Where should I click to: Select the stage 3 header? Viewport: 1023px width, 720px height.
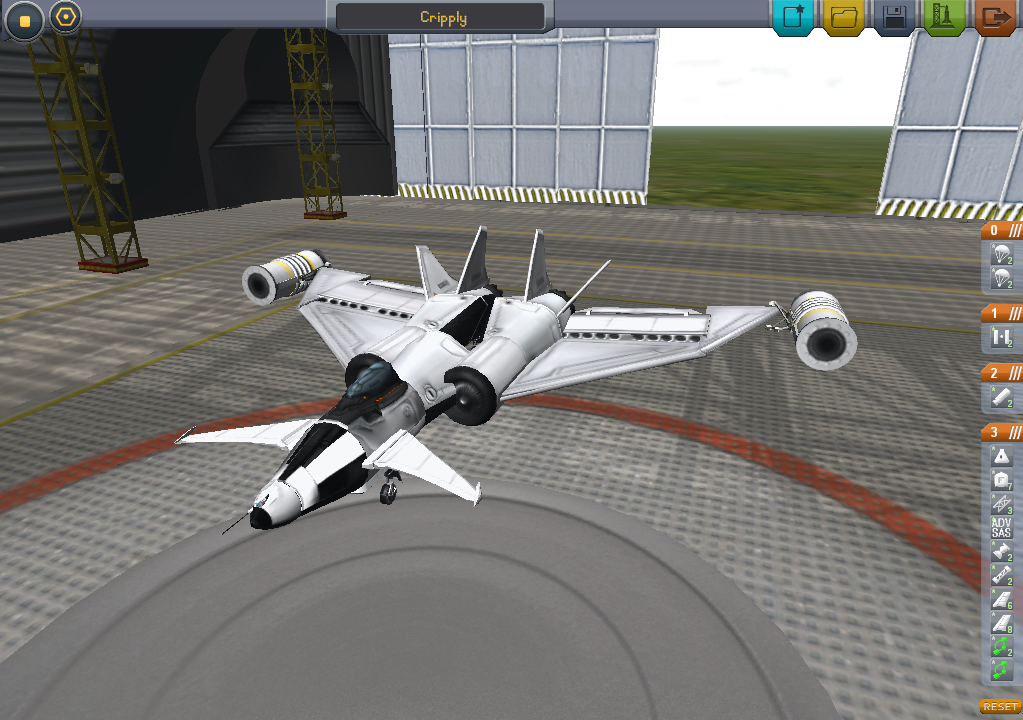click(1001, 432)
